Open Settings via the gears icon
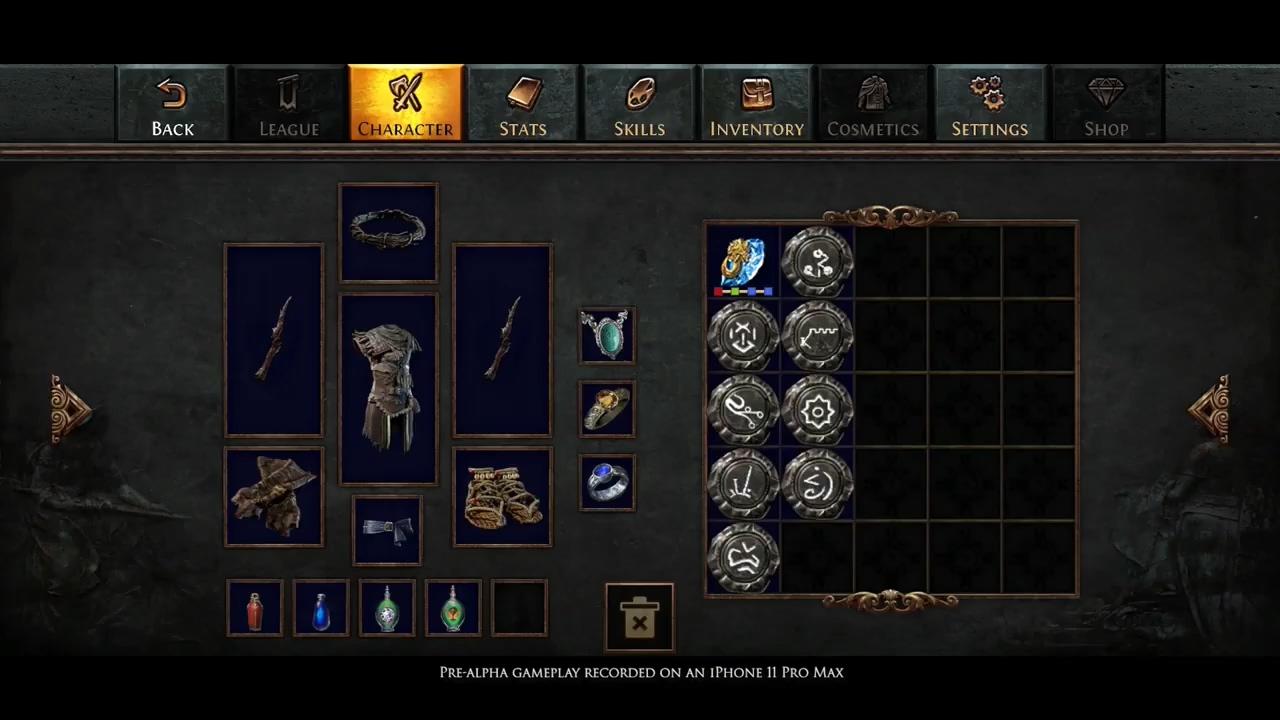The width and height of the screenshot is (1280, 720). click(989, 103)
